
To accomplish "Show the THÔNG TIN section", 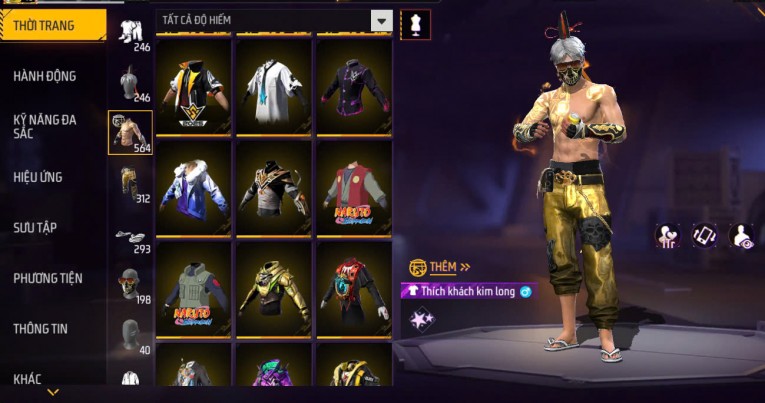I will coord(42,328).
